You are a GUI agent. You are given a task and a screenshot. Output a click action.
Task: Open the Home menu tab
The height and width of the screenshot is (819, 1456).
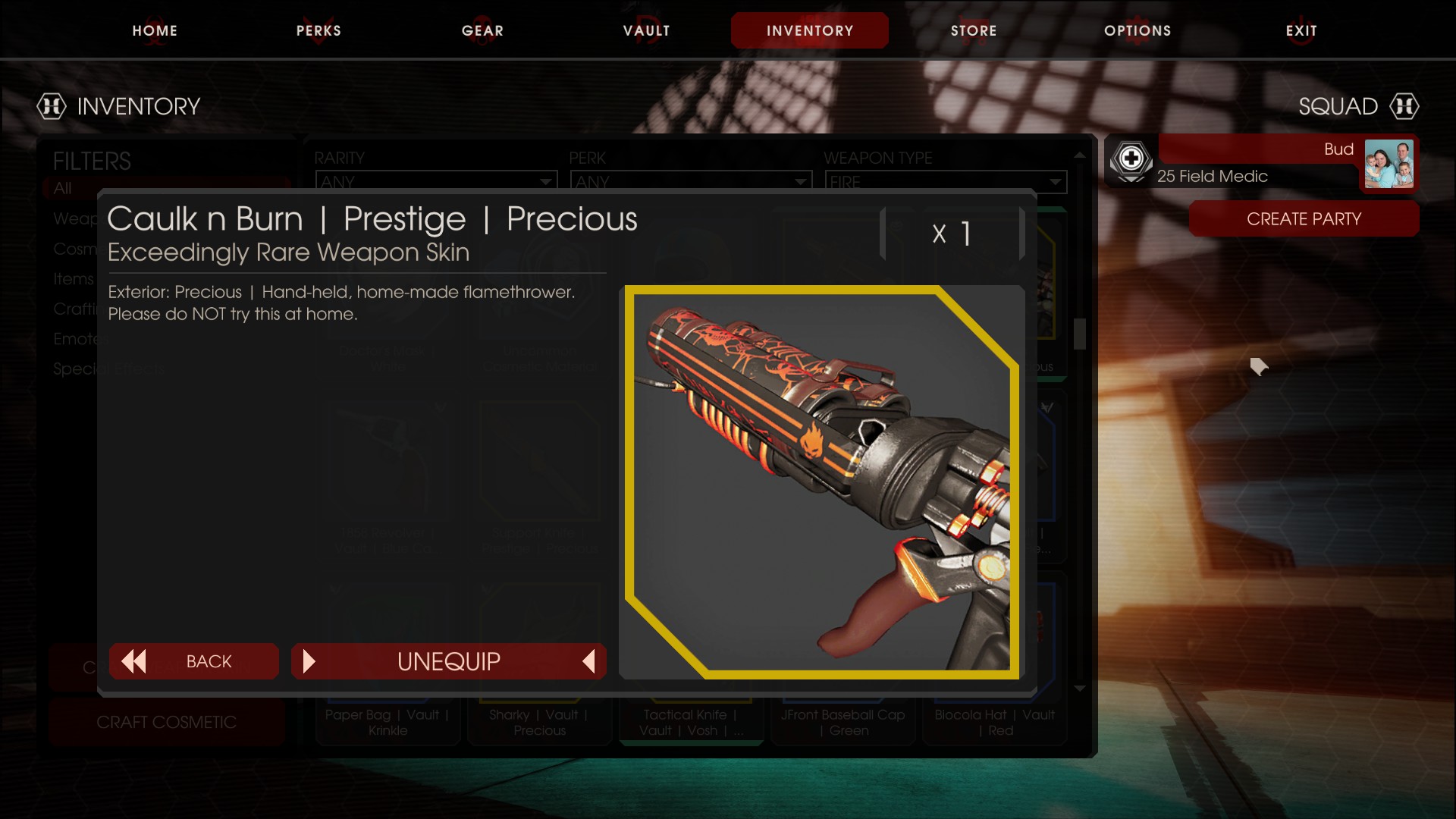click(x=155, y=31)
